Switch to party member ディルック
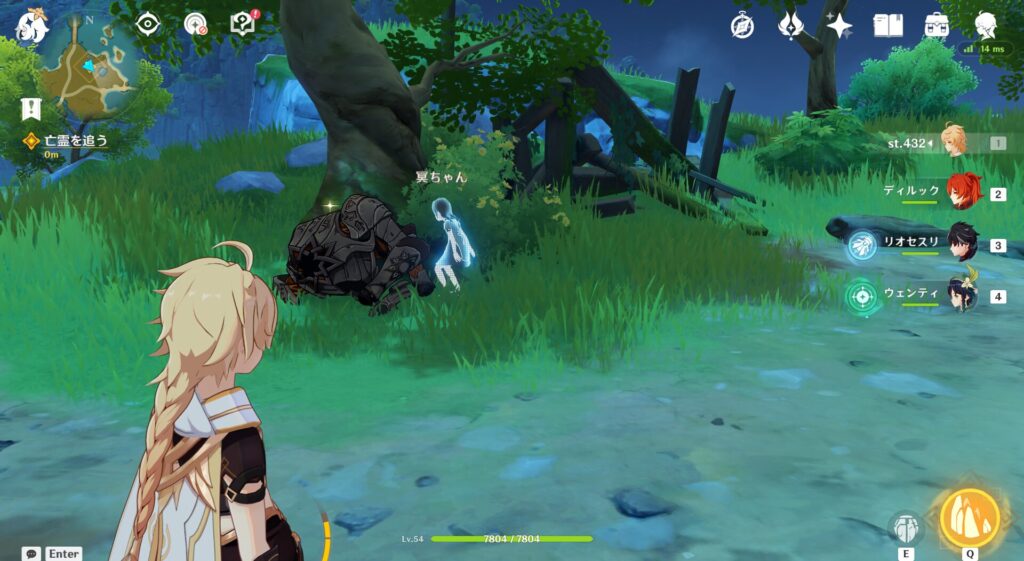The width and height of the screenshot is (1024, 561). coord(962,192)
